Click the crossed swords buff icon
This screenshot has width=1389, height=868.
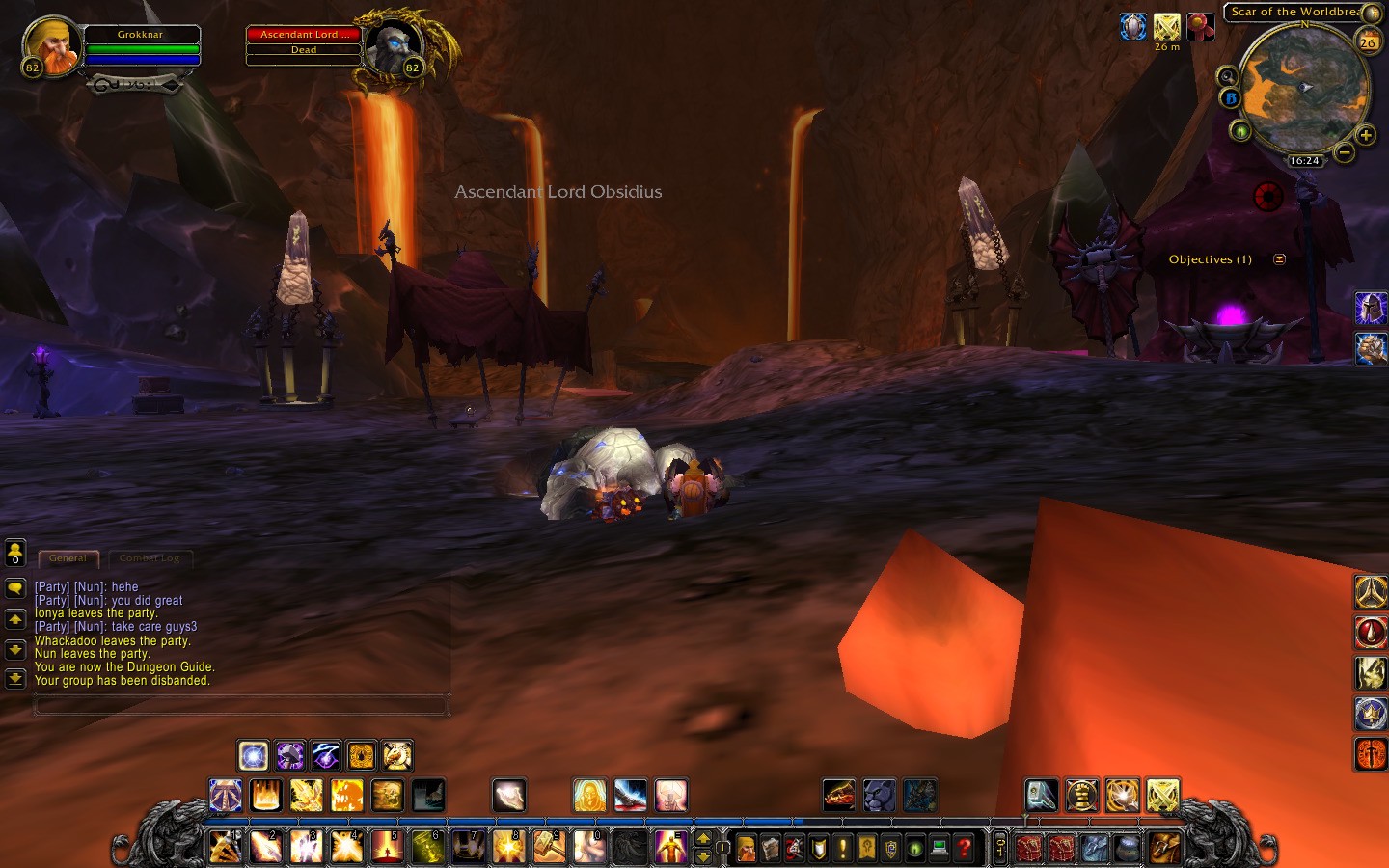pos(1167,27)
